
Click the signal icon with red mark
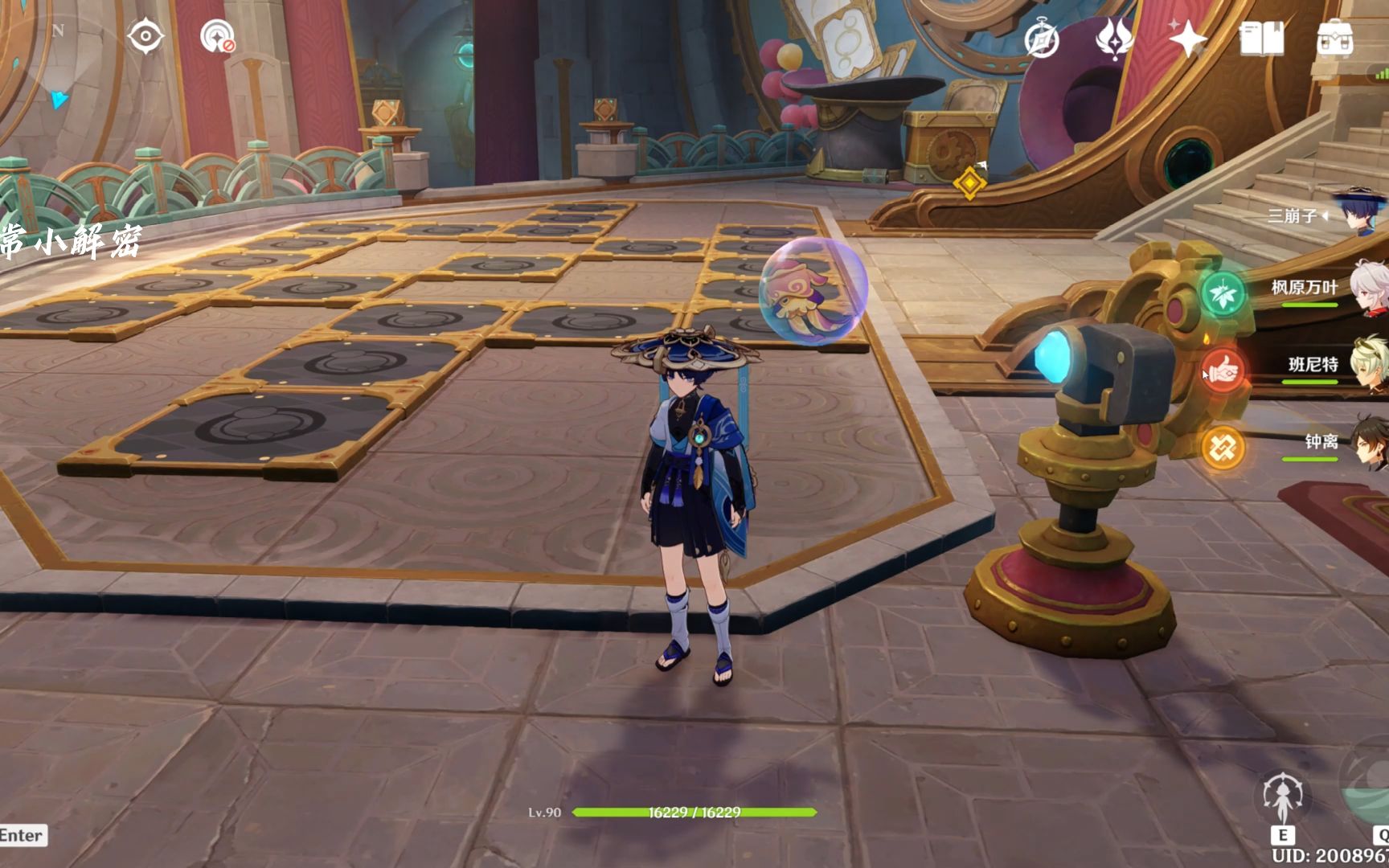click(x=217, y=37)
